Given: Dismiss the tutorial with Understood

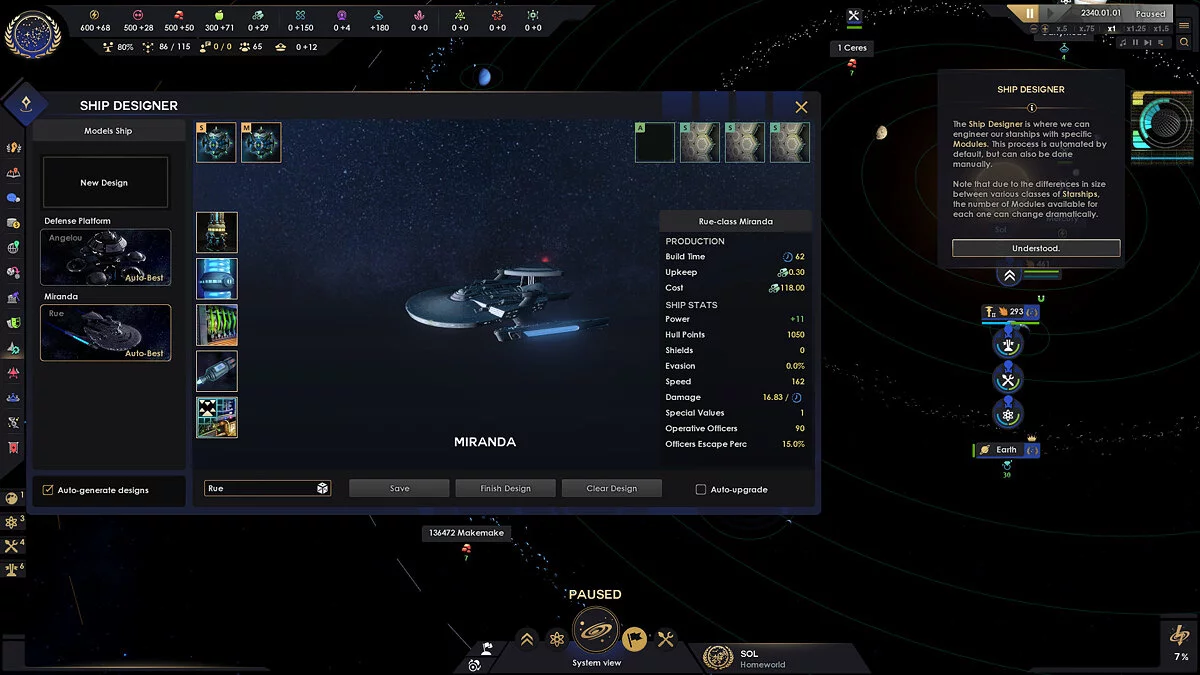Looking at the screenshot, I should point(1035,248).
